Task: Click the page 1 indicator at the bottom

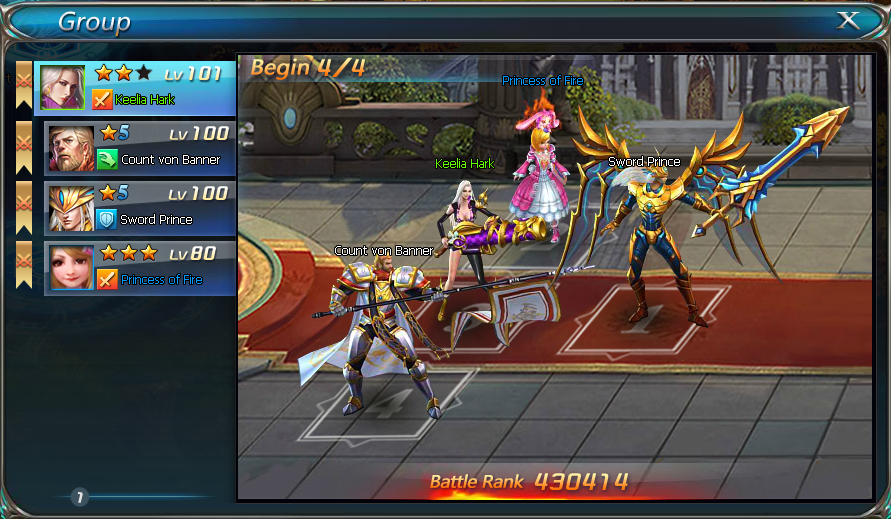Action: (x=79, y=497)
